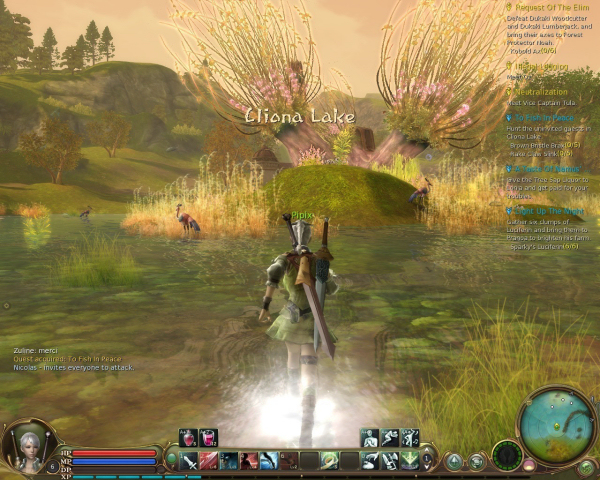Activate the first sword attack skill
This screenshot has height=480, width=600.
point(189,460)
